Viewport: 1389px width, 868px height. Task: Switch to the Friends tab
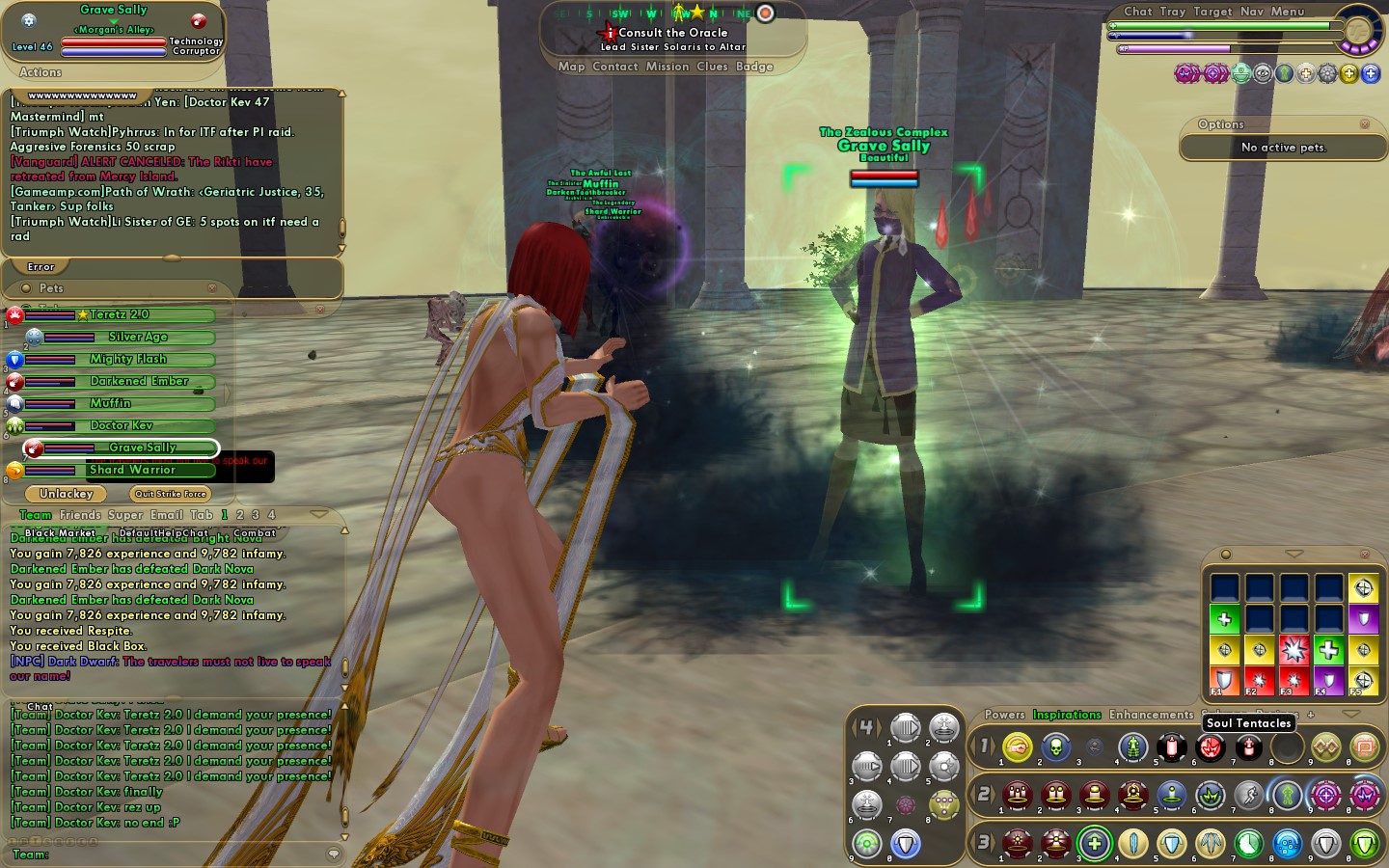click(80, 515)
